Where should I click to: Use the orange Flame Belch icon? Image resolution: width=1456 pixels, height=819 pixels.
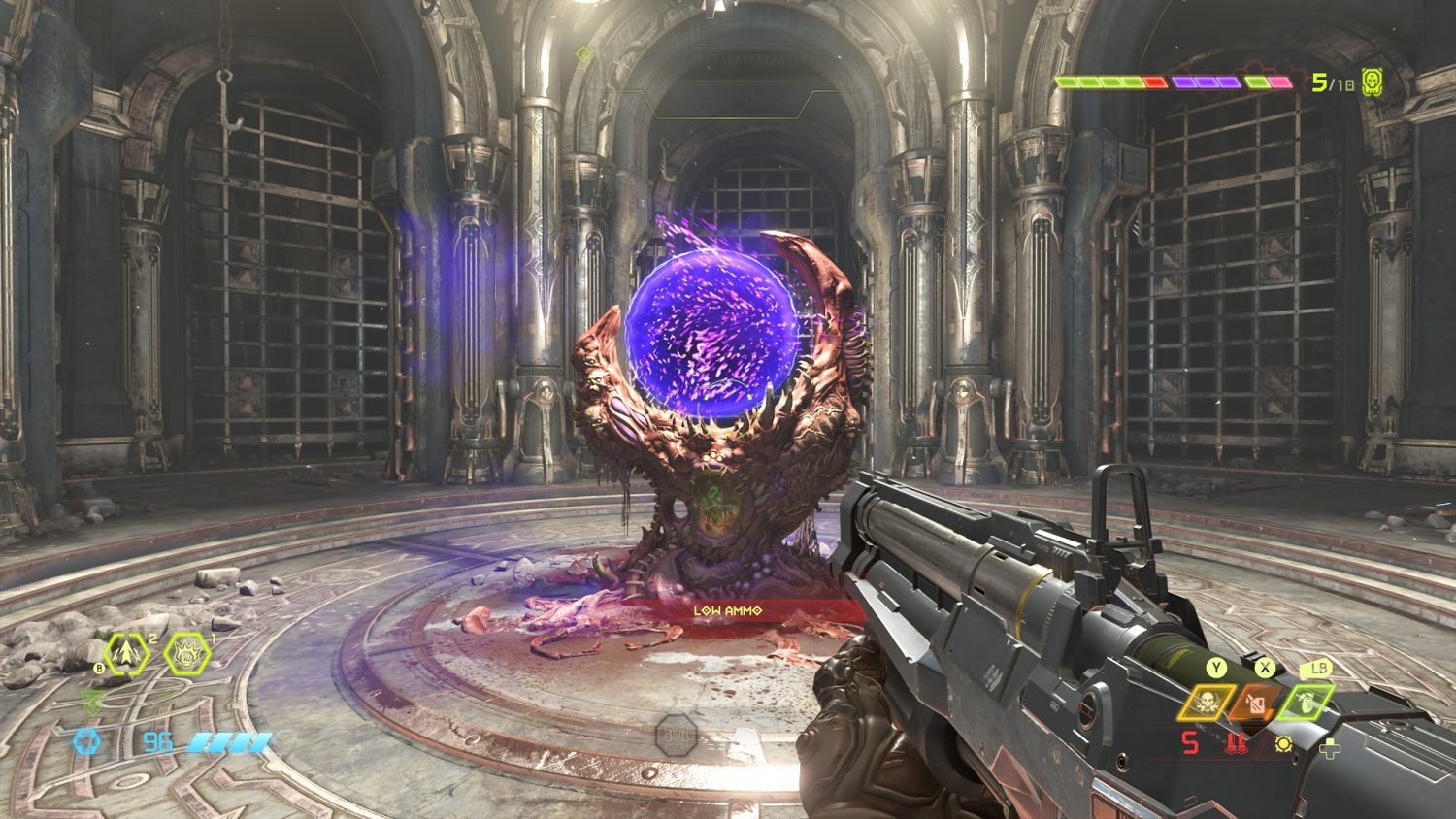(x=1257, y=703)
